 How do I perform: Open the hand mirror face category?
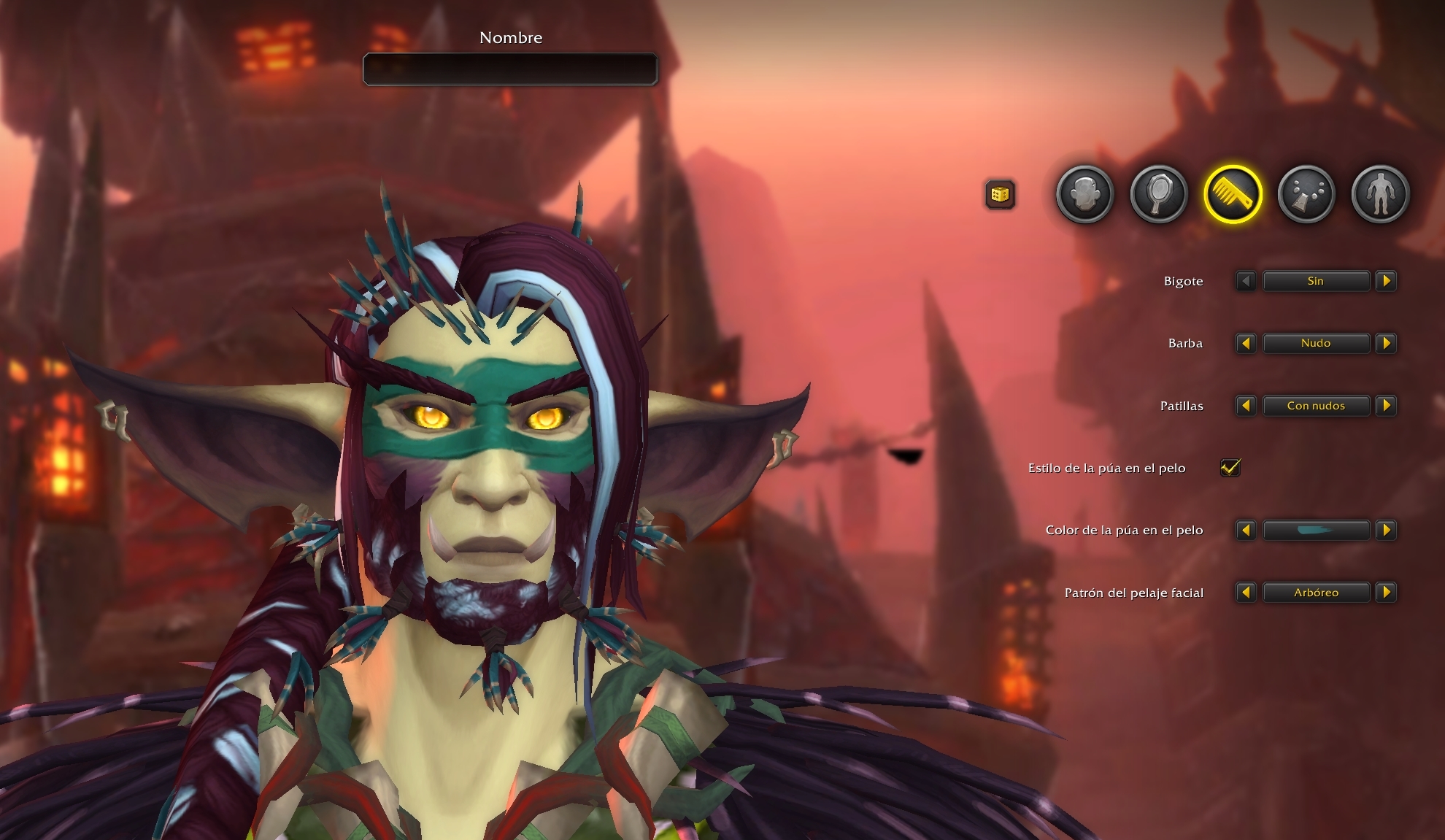tap(1159, 194)
